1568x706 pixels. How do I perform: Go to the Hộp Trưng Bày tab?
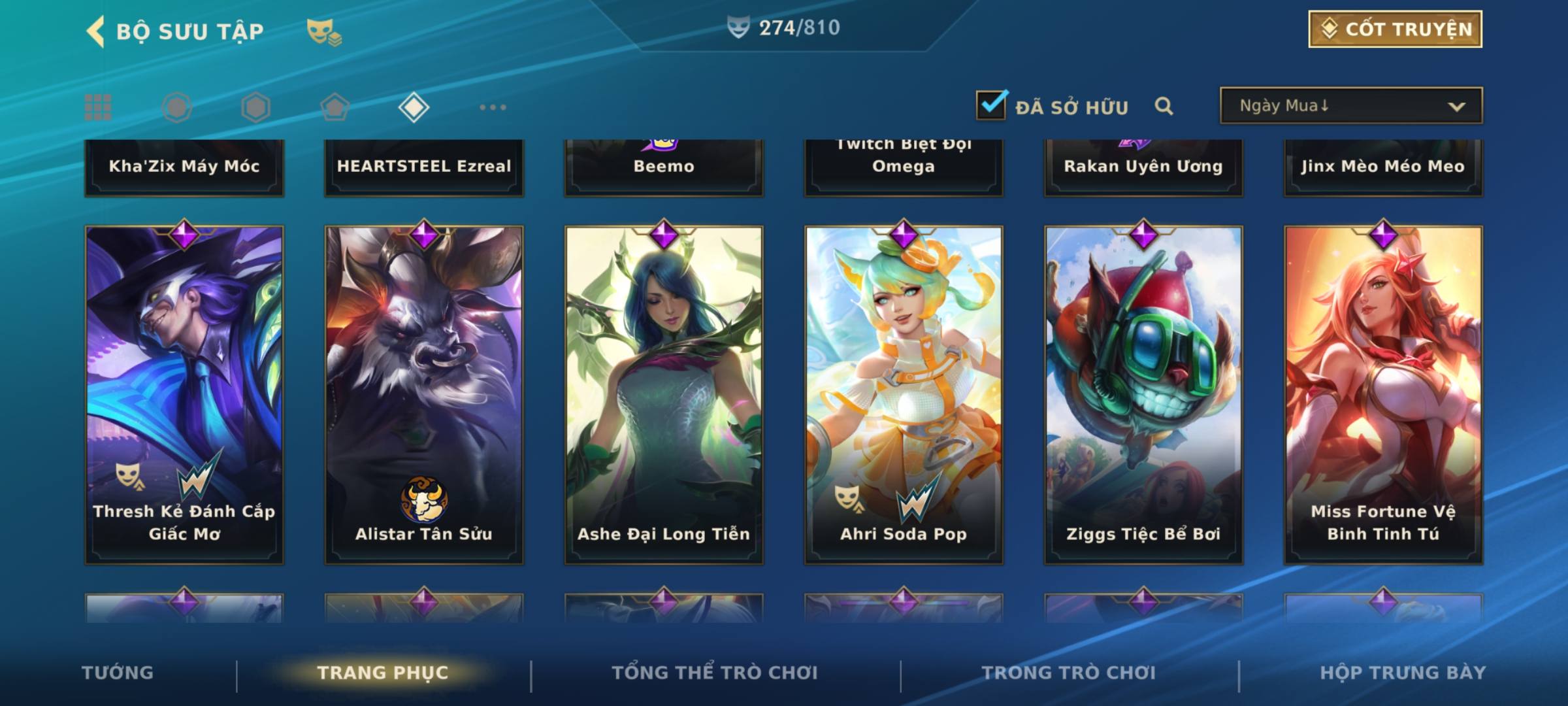(1403, 673)
